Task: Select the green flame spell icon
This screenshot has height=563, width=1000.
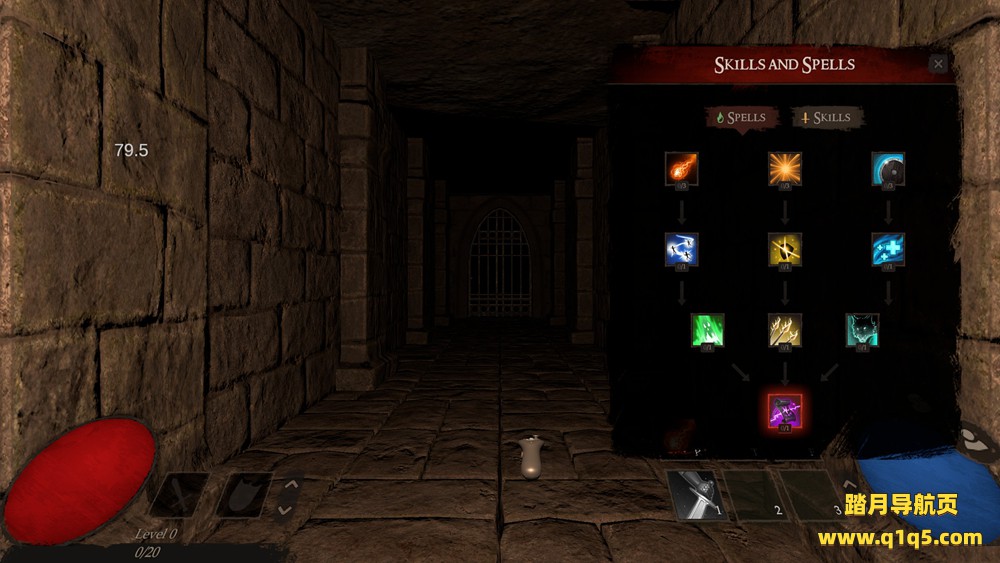Action: 708,330
